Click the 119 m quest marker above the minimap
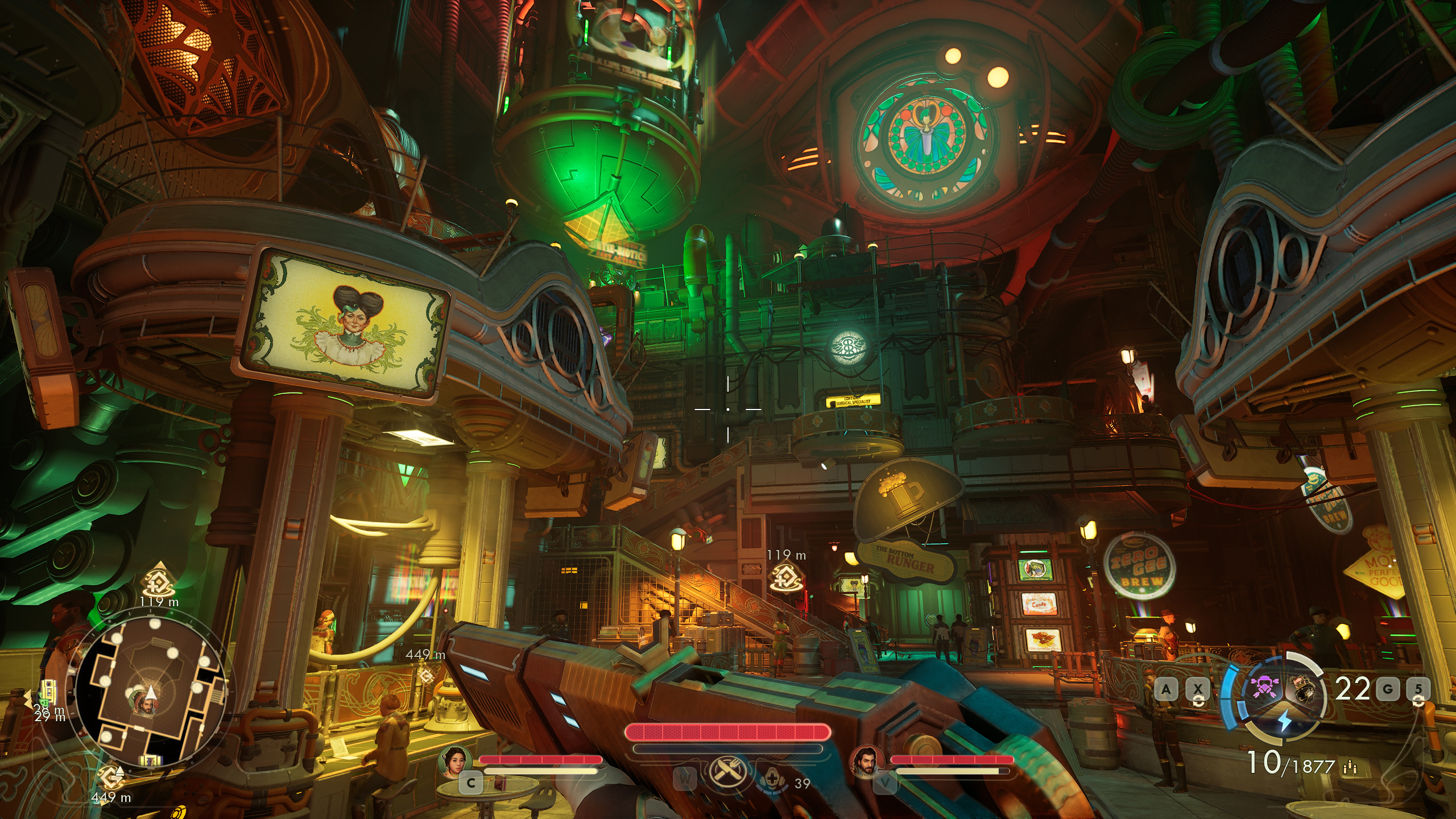This screenshot has width=1456, height=819. [x=159, y=580]
